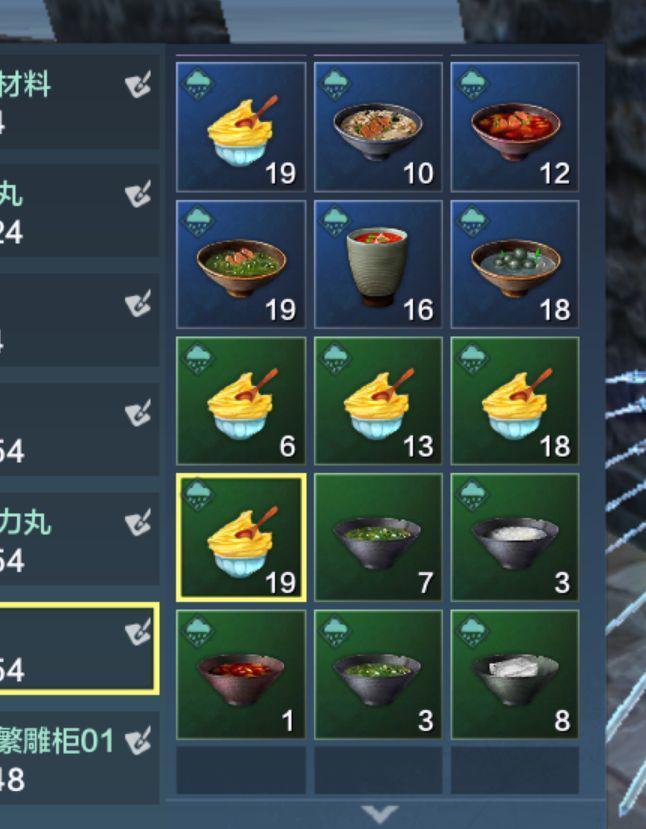Viewport: 646px width, 829px height.
Task: Select the striped cup of red soup
Action: click(378, 264)
